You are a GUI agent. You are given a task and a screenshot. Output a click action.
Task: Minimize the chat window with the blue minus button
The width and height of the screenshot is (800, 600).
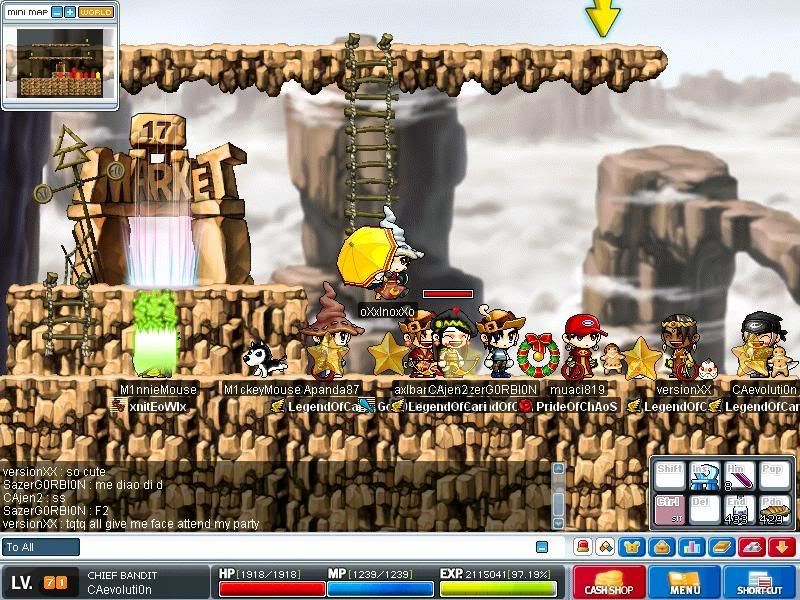click(542, 547)
